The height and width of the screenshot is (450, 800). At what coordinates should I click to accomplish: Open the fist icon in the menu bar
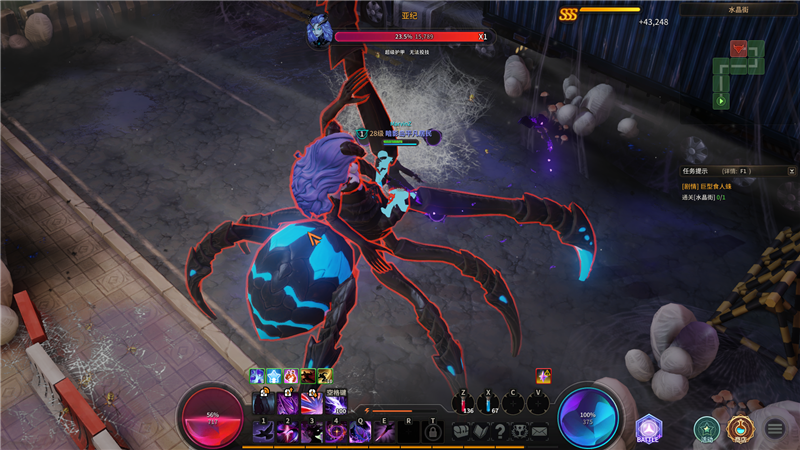(461, 431)
